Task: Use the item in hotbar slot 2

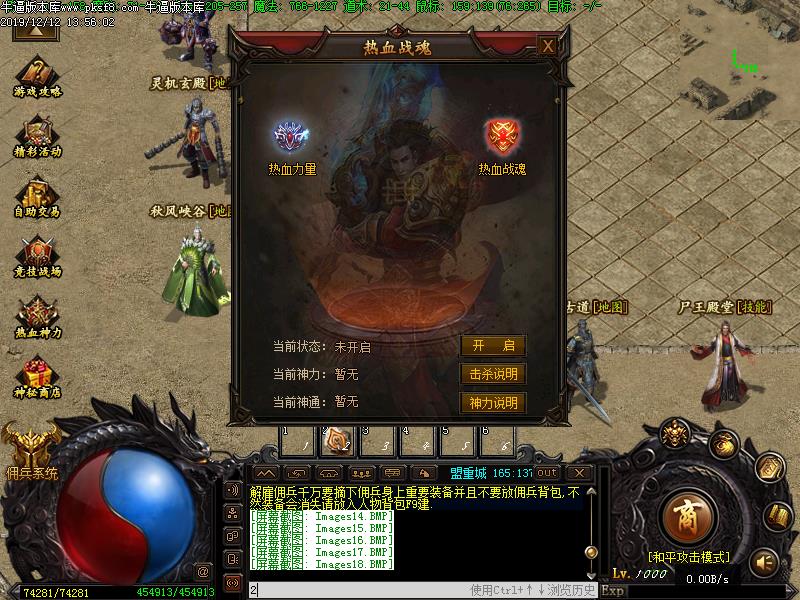Action: point(337,439)
